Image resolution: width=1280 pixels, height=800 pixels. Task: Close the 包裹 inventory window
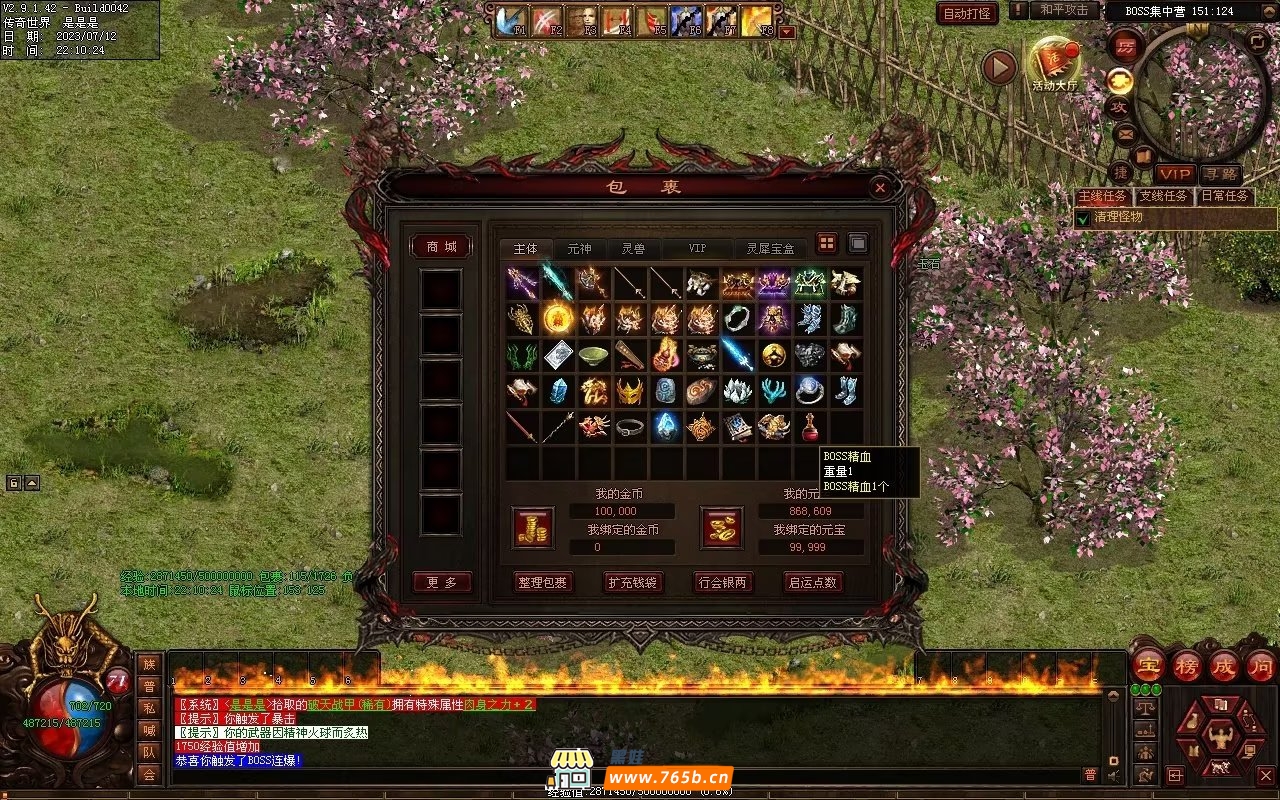pos(879,187)
